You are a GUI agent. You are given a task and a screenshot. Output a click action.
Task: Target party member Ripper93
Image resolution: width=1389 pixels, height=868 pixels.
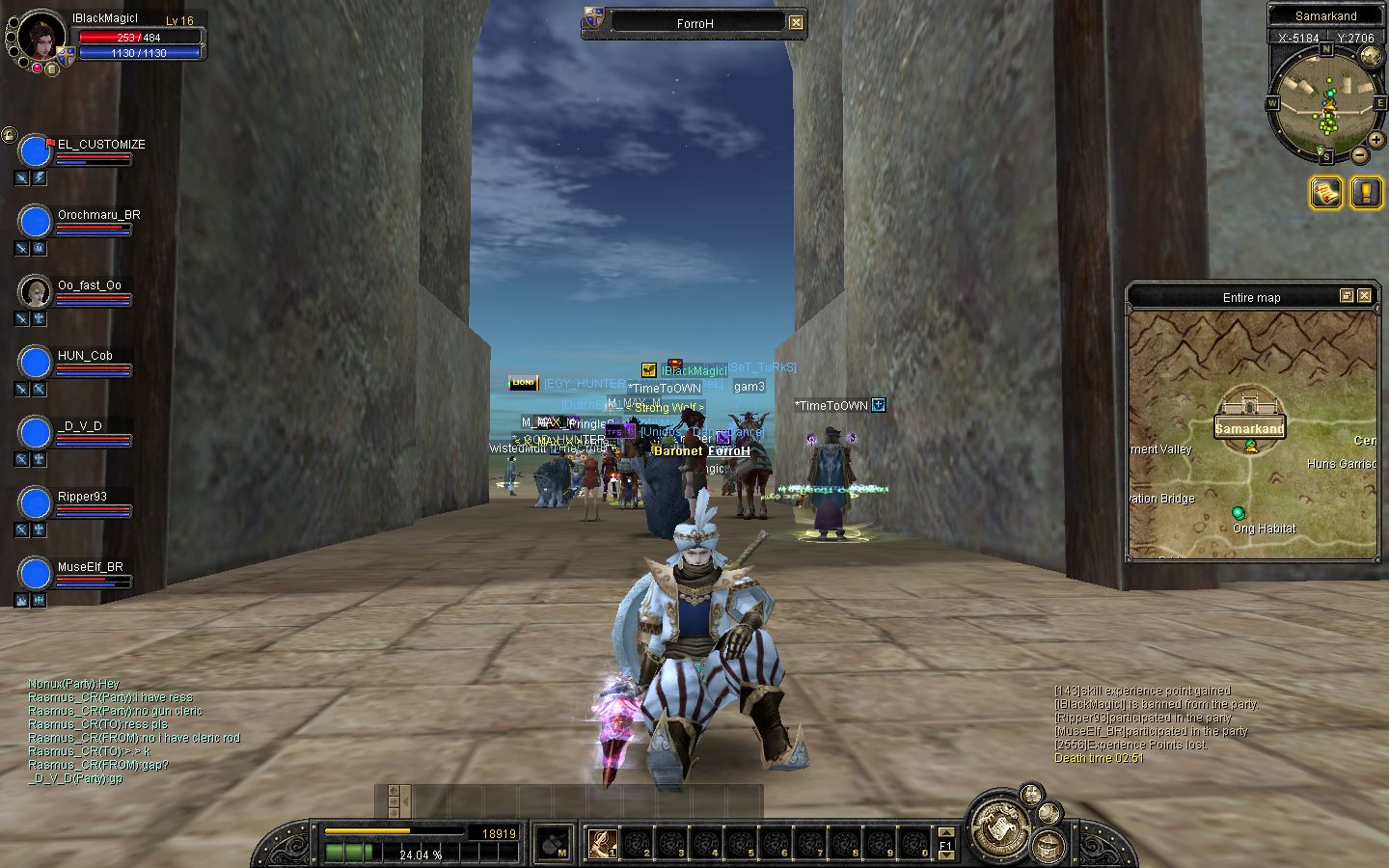click(36, 502)
